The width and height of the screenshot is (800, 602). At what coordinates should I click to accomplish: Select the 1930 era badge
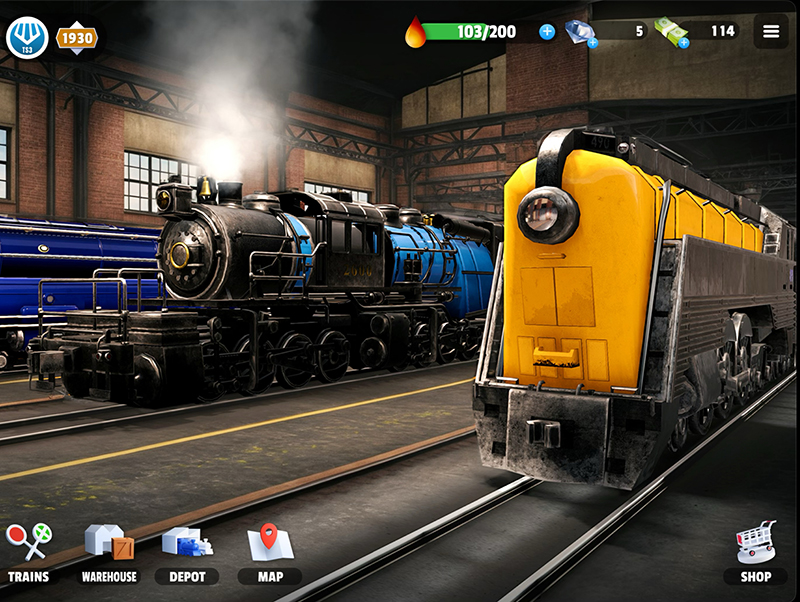(x=76, y=38)
